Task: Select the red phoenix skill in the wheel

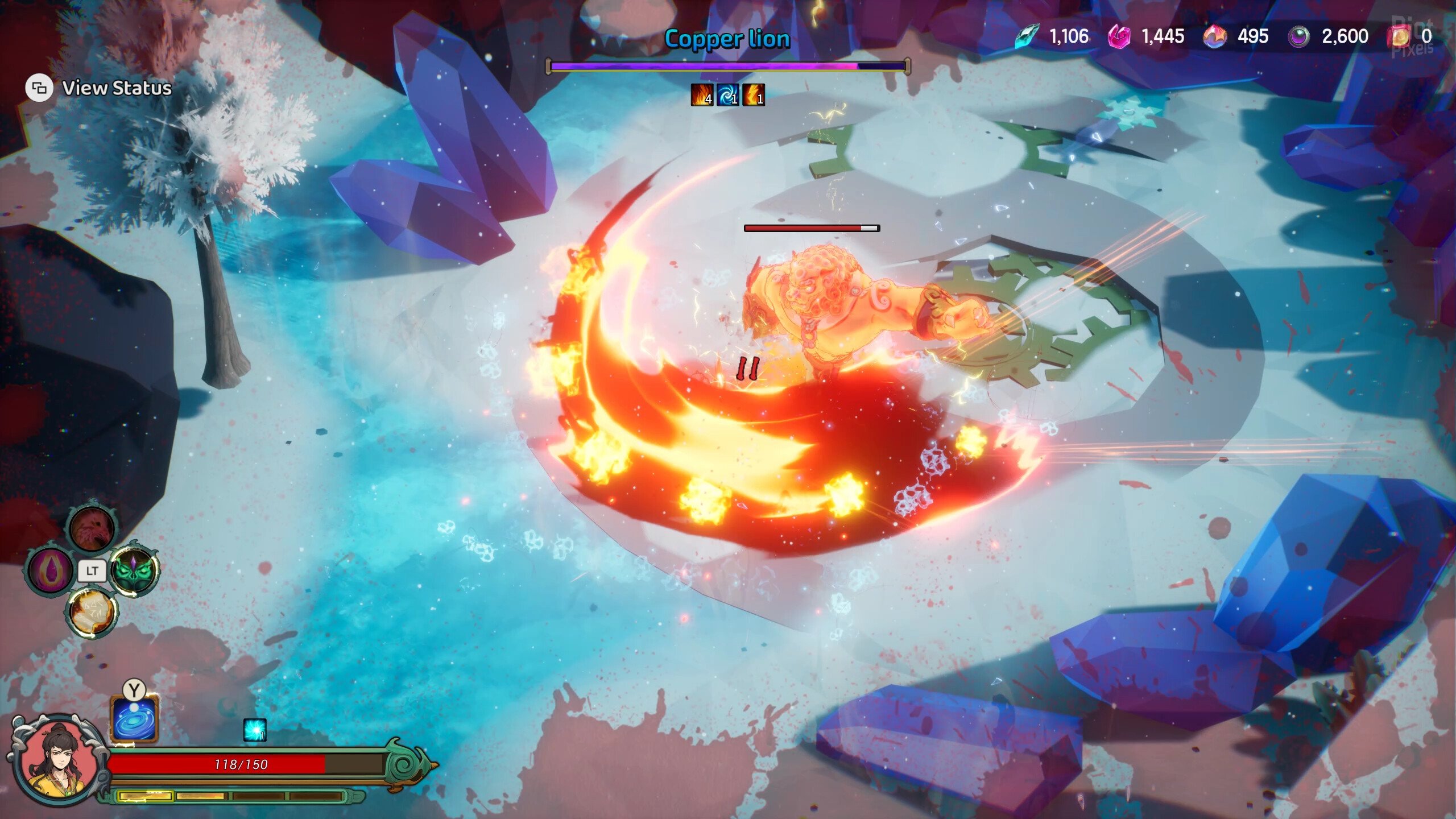Action: pos(92,529)
